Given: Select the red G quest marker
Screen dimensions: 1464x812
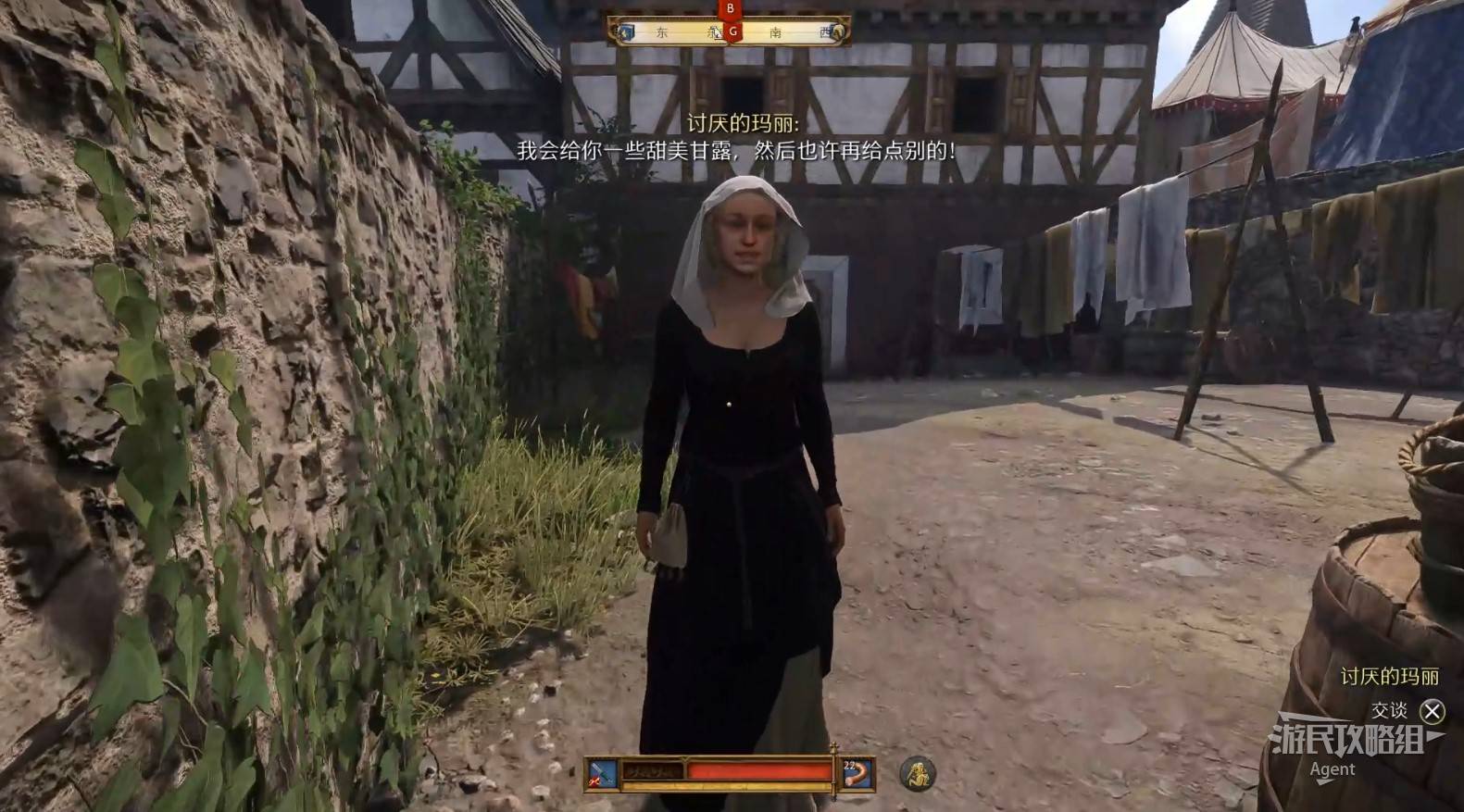Looking at the screenshot, I should [732, 32].
